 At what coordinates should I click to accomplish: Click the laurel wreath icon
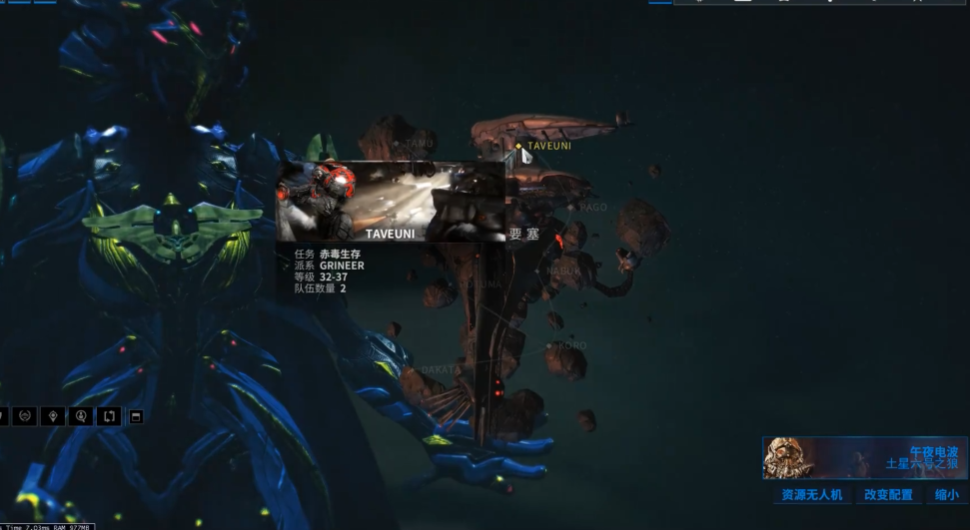pos(26,416)
